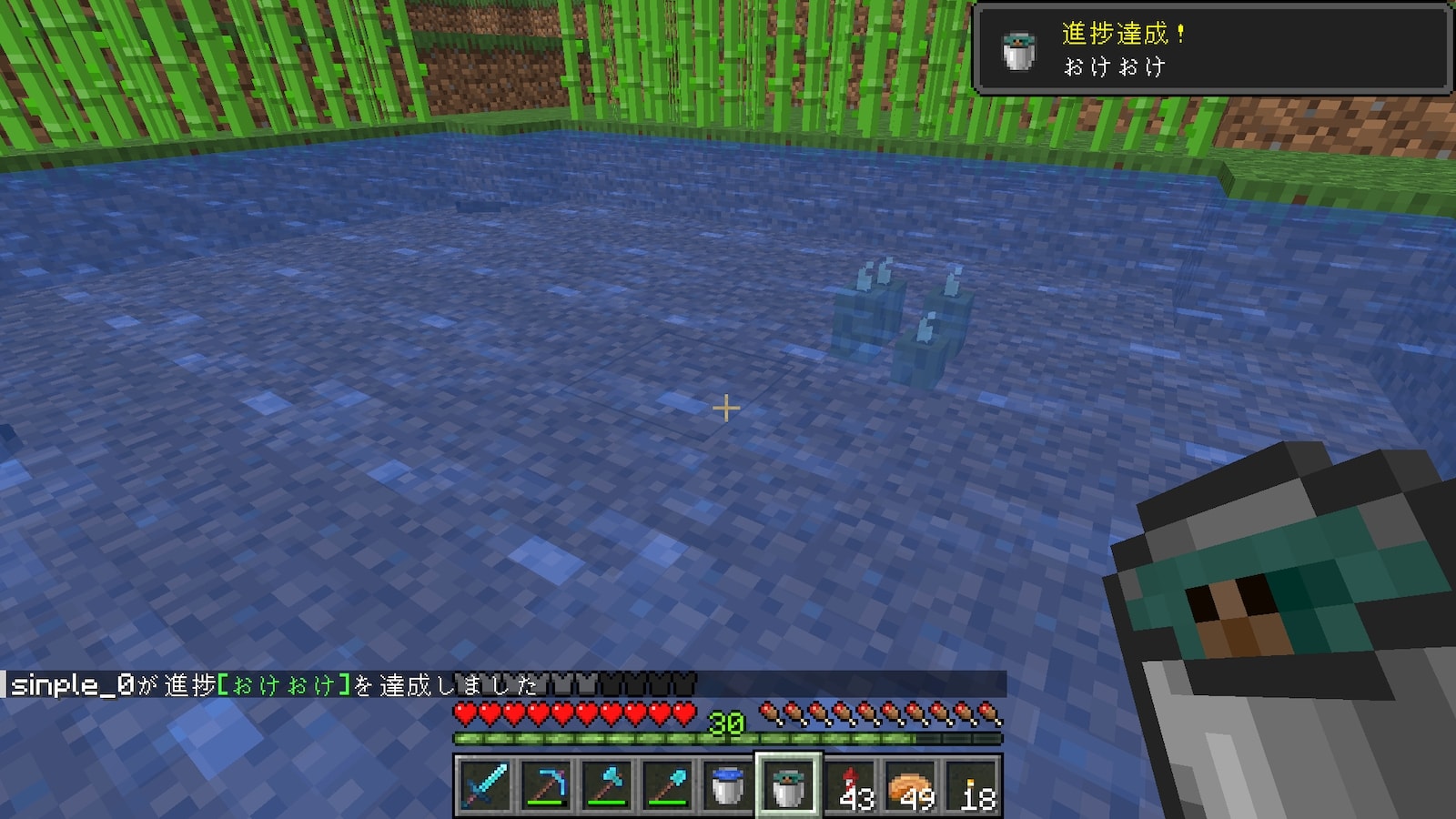
Task: Click the advancement toast notification
Action: click(x=1211, y=49)
